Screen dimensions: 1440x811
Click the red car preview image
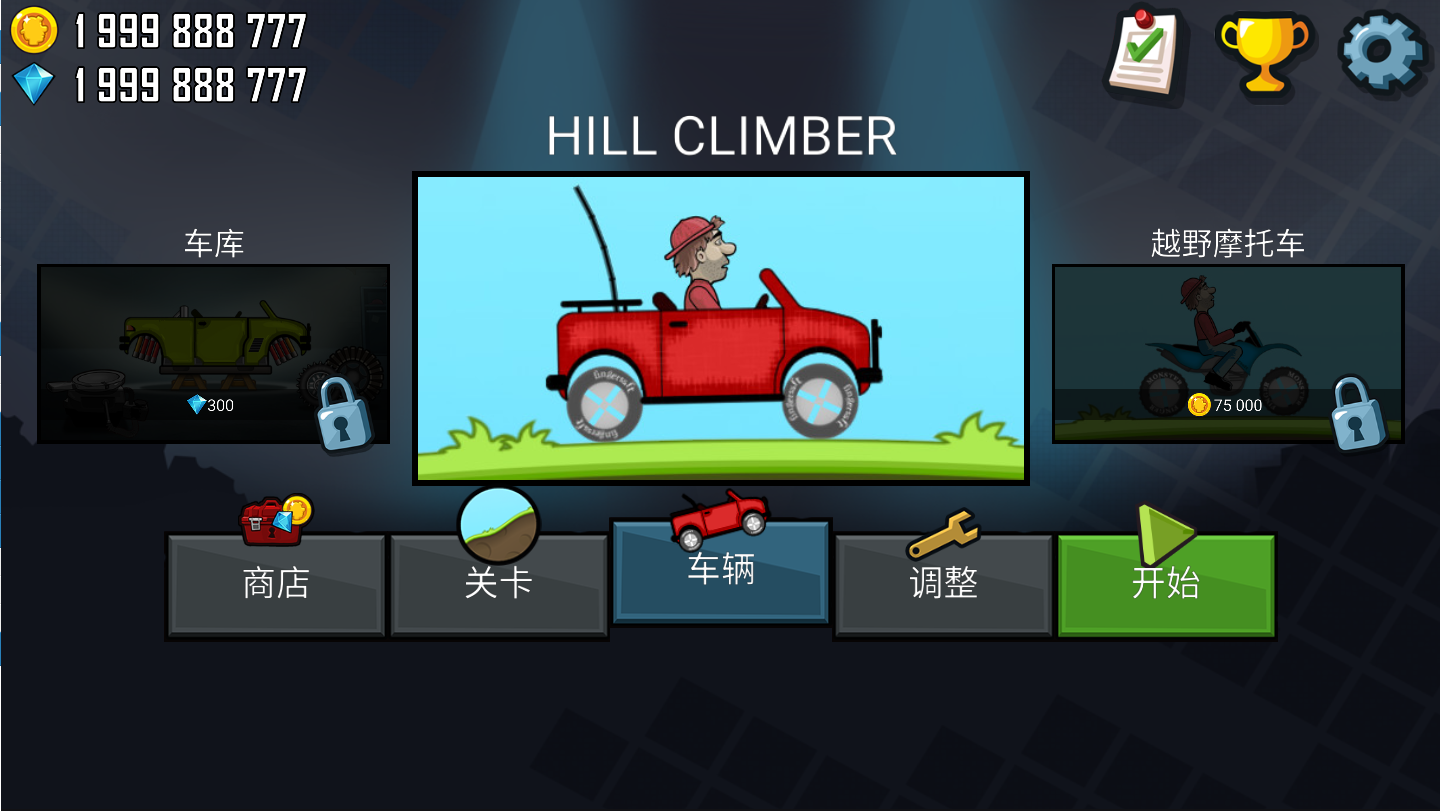click(720, 328)
